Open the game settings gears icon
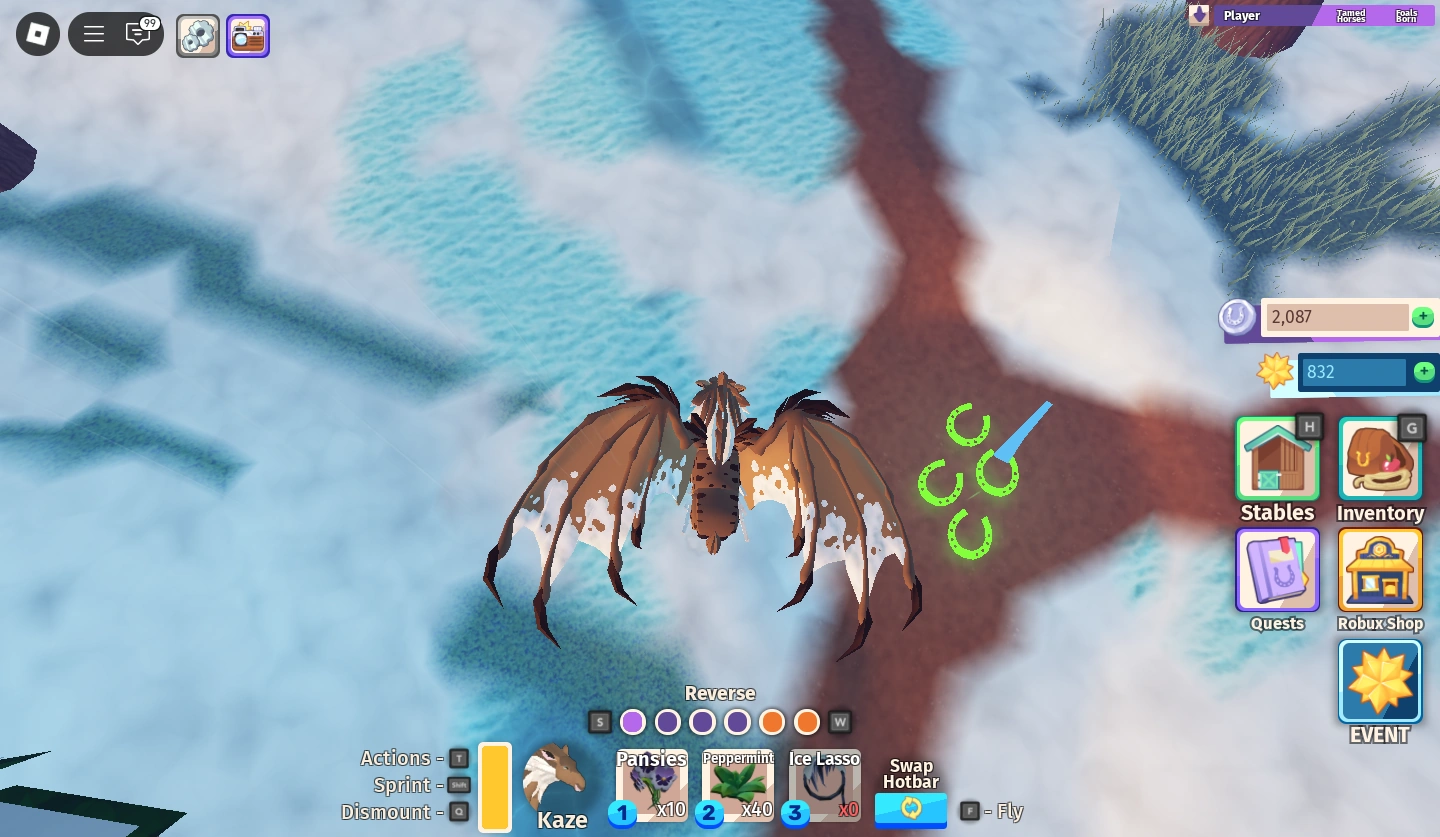Image resolution: width=1440 pixels, height=837 pixels. point(197,33)
